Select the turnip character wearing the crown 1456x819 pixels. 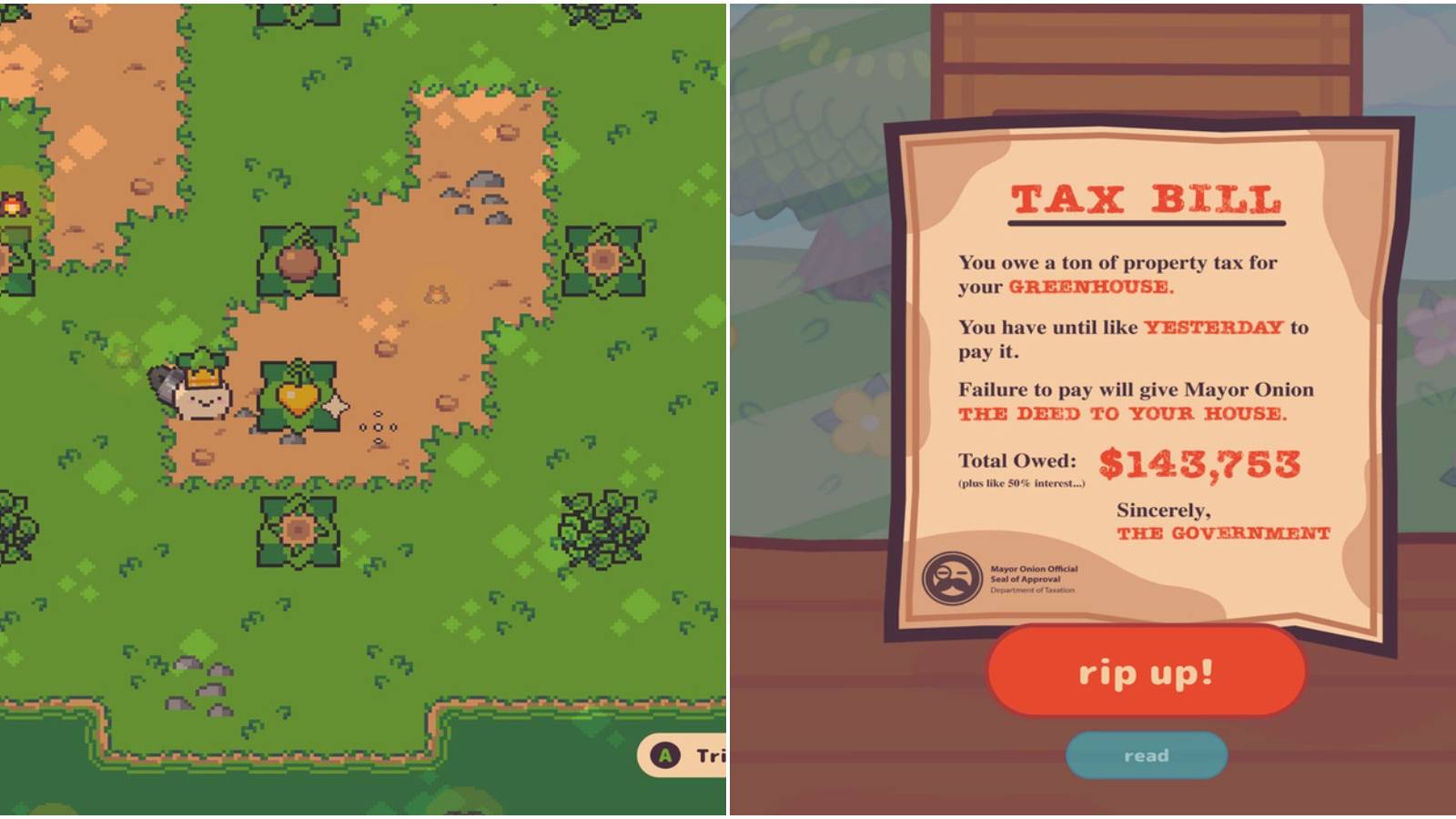pyautogui.click(x=200, y=396)
